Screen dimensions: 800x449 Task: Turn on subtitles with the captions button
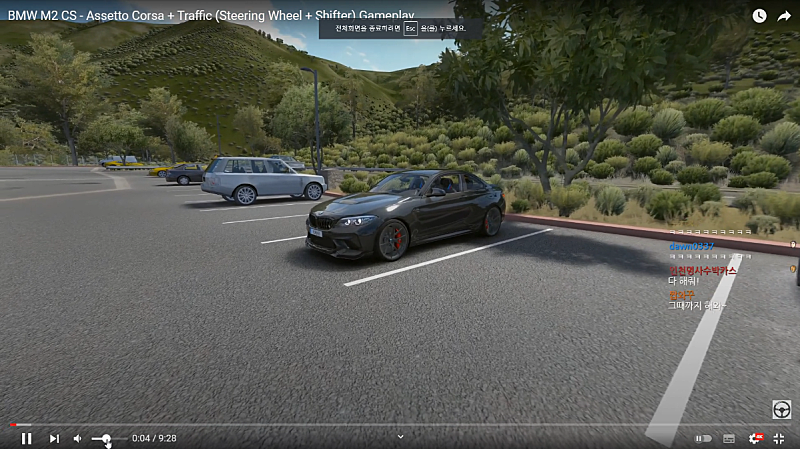[x=730, y=438]
